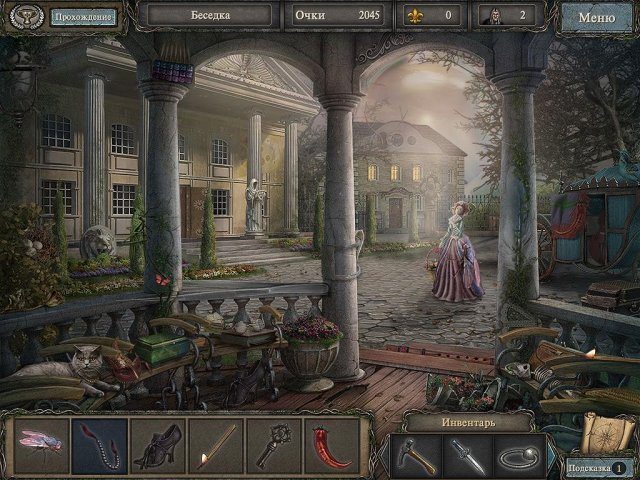
Task: Pick the silver ring from inventory
Action: tap(520, 456)
